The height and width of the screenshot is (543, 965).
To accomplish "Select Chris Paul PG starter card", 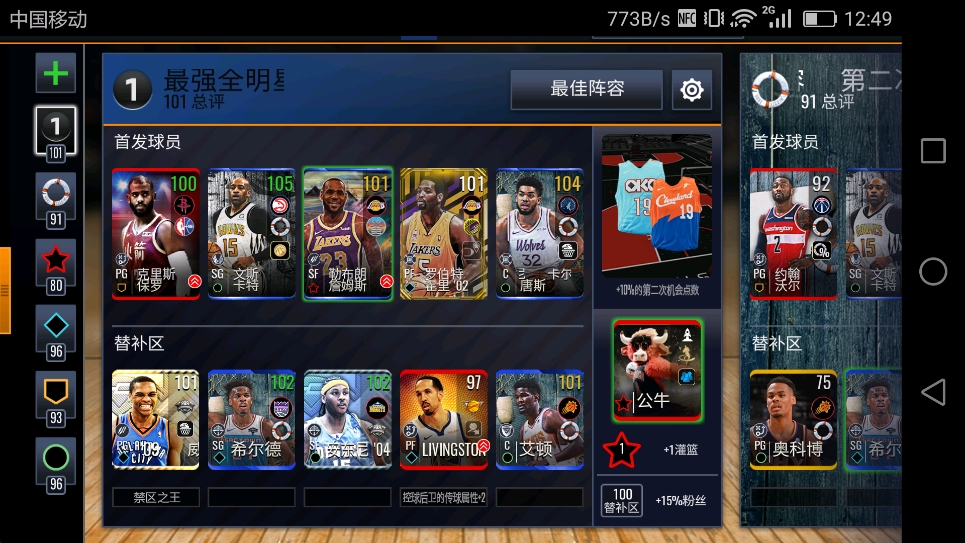I will click(x=156, y=234).
